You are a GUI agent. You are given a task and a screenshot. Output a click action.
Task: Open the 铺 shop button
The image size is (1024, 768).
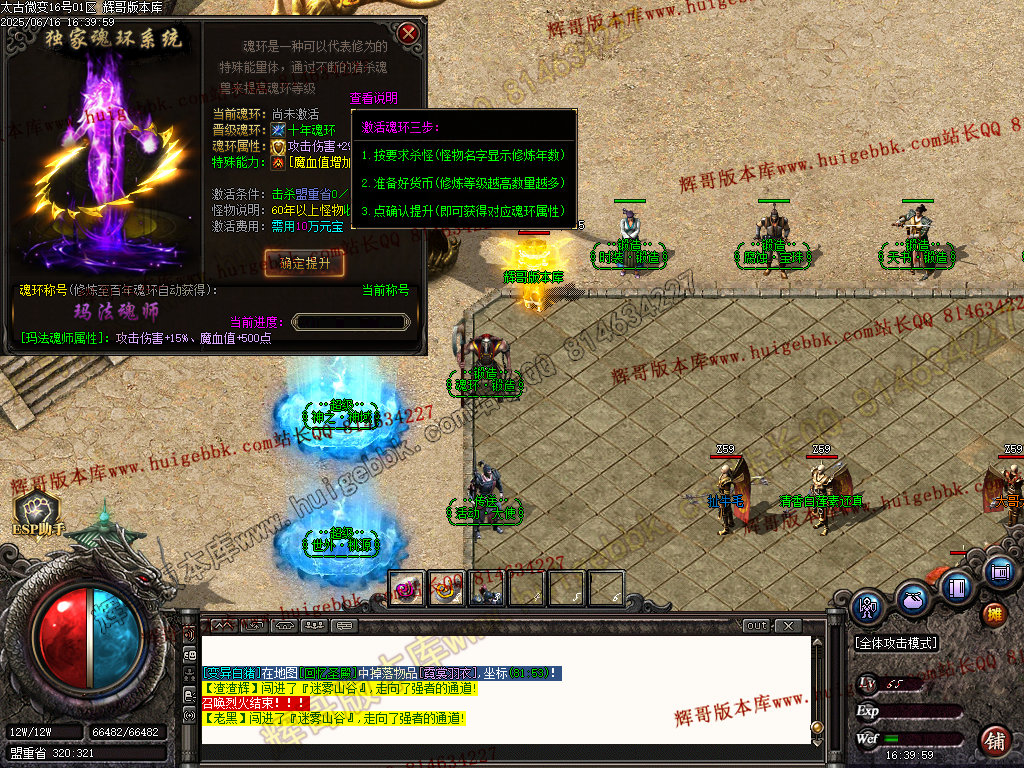(994, 741)
